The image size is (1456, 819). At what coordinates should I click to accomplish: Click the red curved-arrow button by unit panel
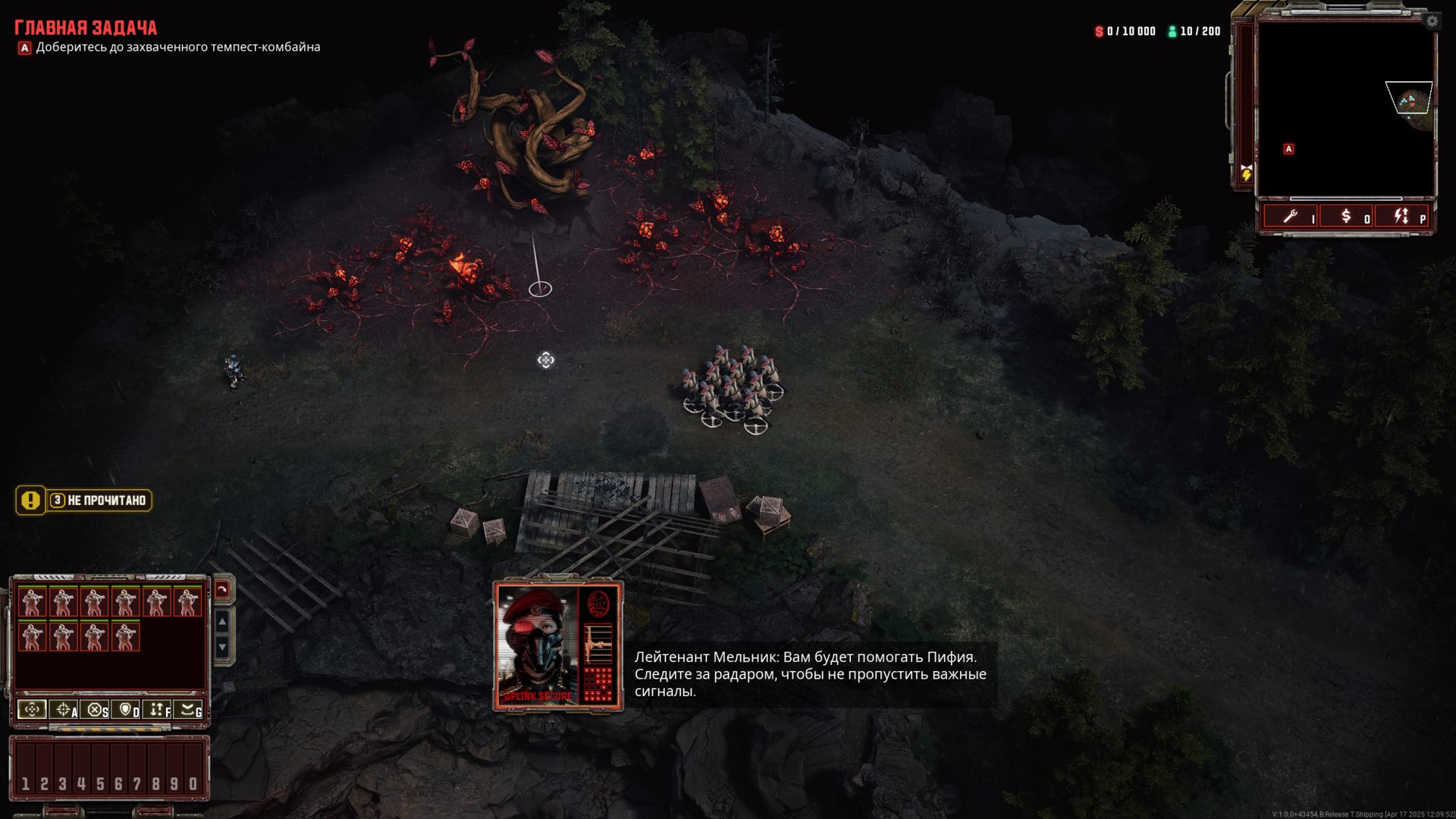(x=222, y=589)
